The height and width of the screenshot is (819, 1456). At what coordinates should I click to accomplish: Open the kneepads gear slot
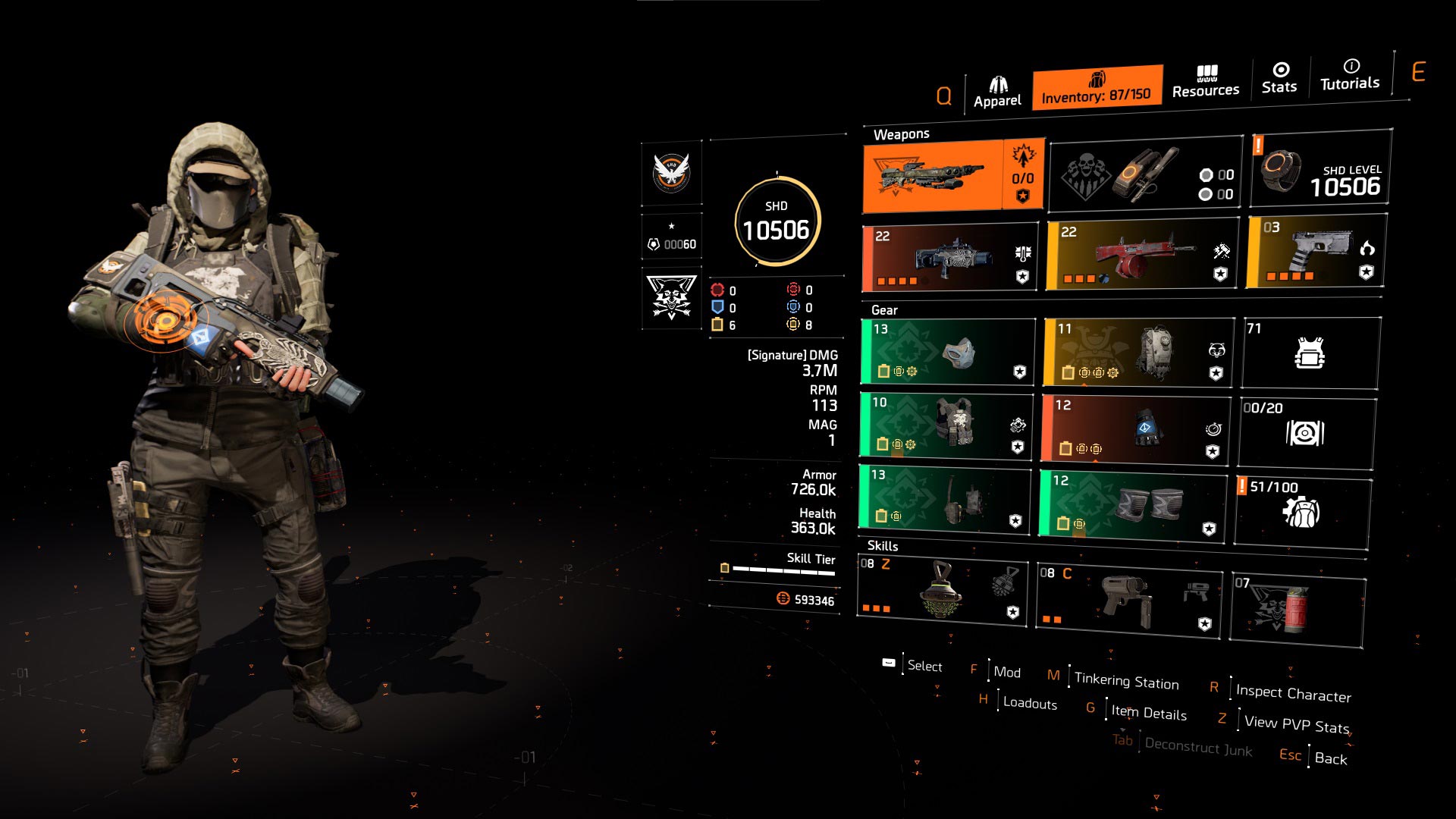pyautogui.click(x=1133, y=504)
